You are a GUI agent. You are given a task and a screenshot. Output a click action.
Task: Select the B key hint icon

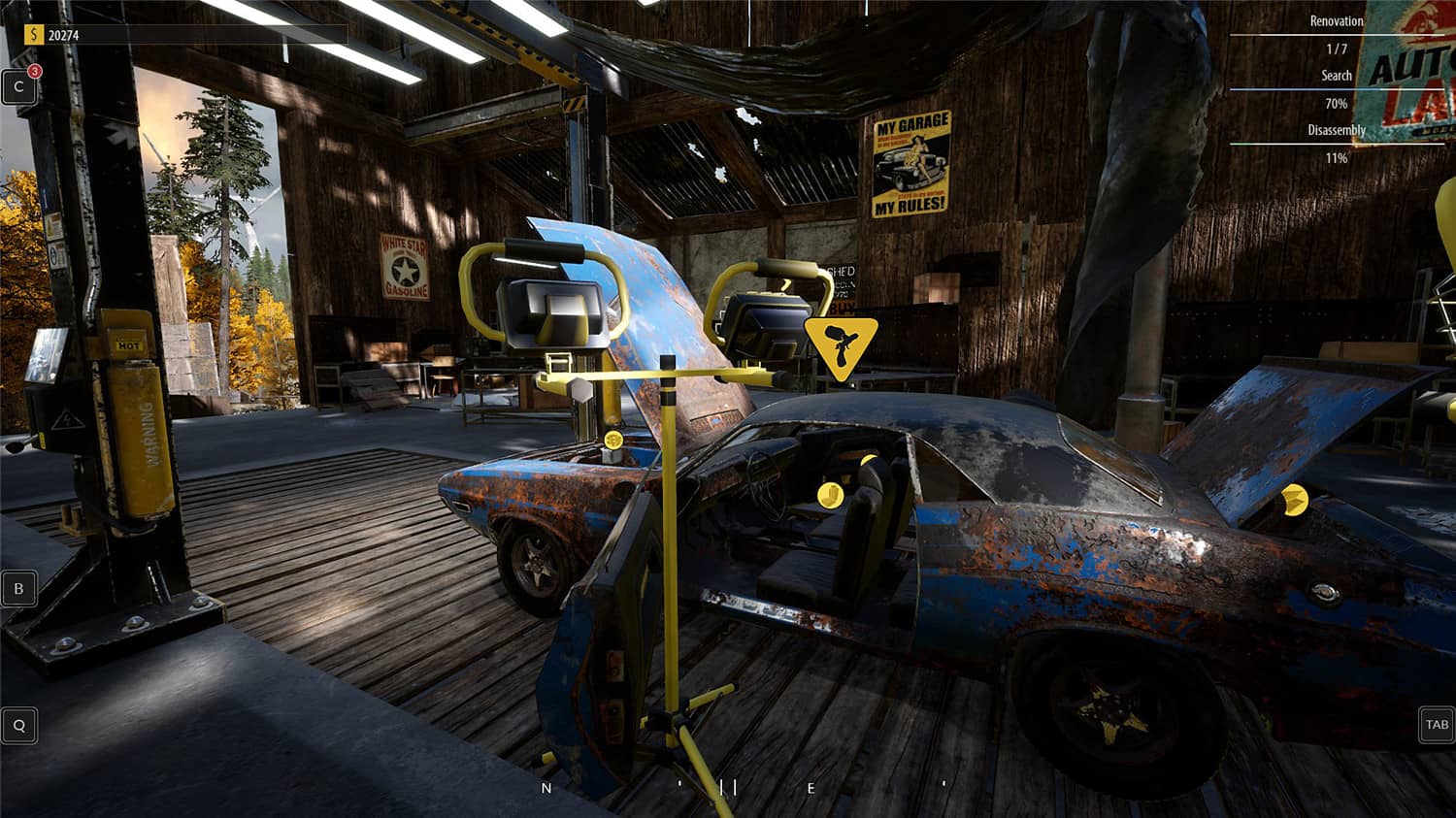click(x=17, y=588)
